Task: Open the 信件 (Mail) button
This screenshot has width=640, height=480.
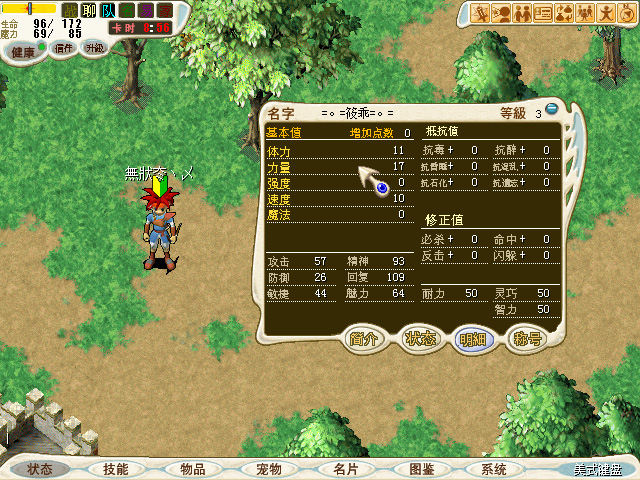Action: (x=64, y=48)
